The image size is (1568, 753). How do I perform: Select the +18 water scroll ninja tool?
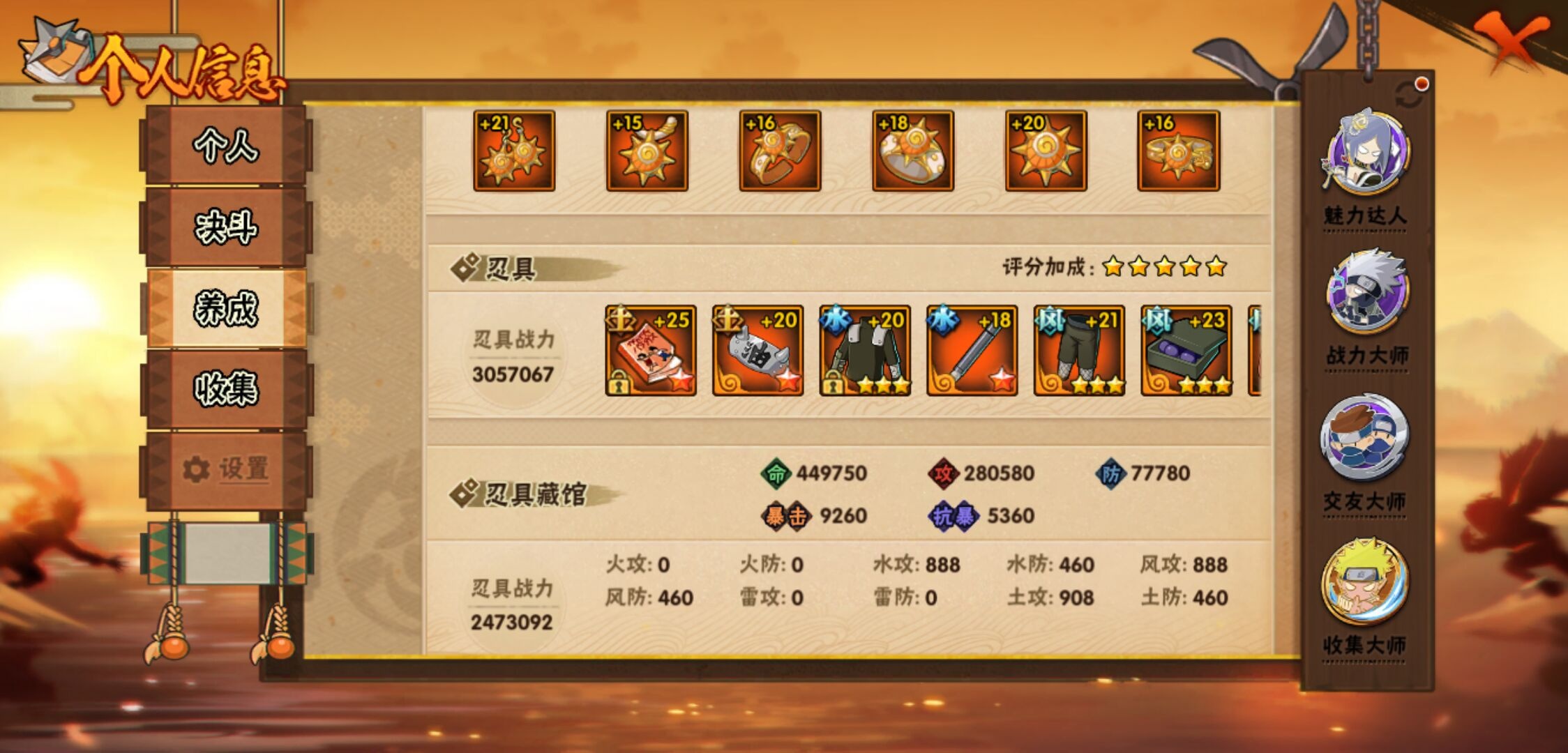pos(972,351)
